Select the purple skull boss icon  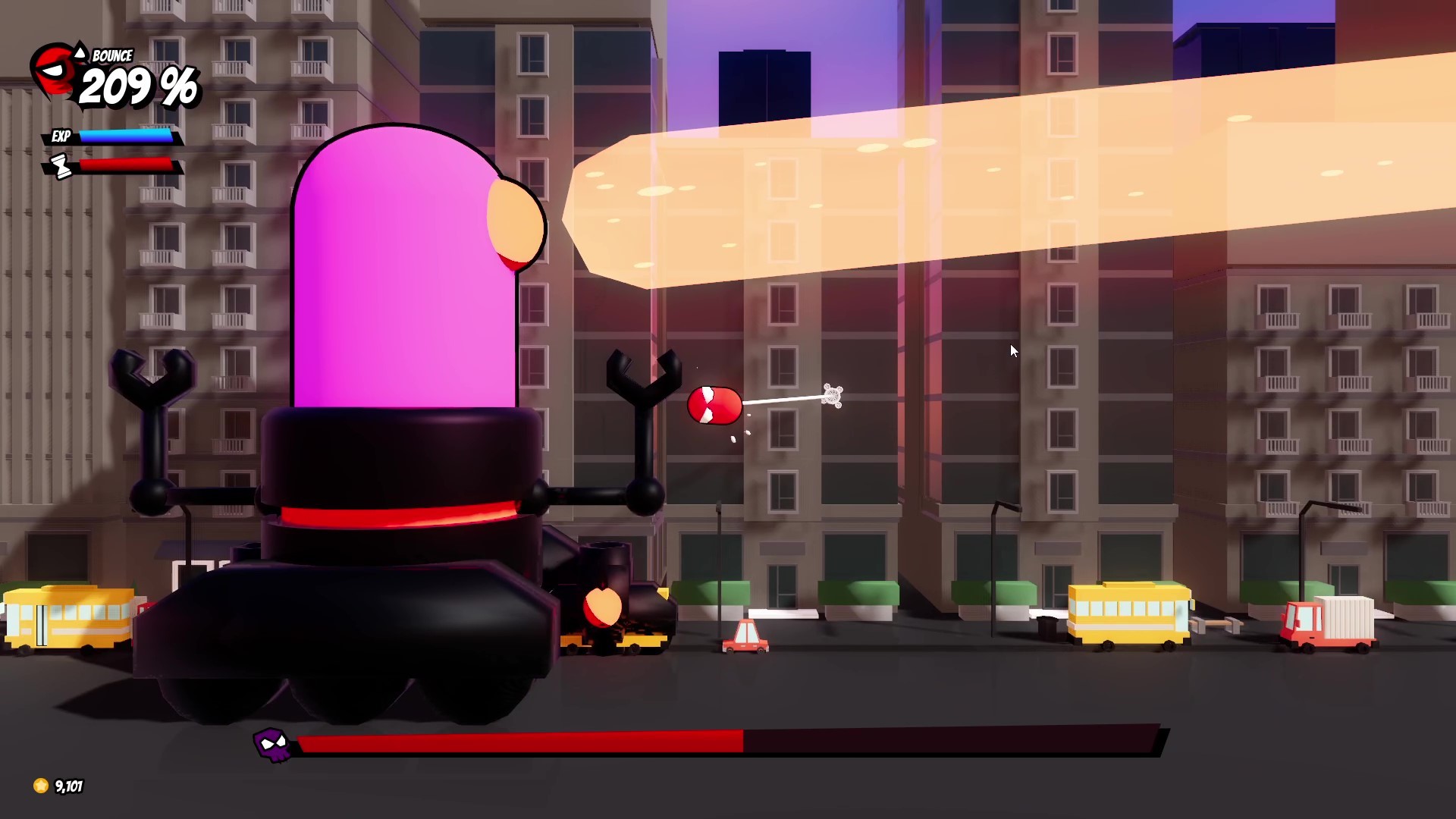(x=271, y=745)
